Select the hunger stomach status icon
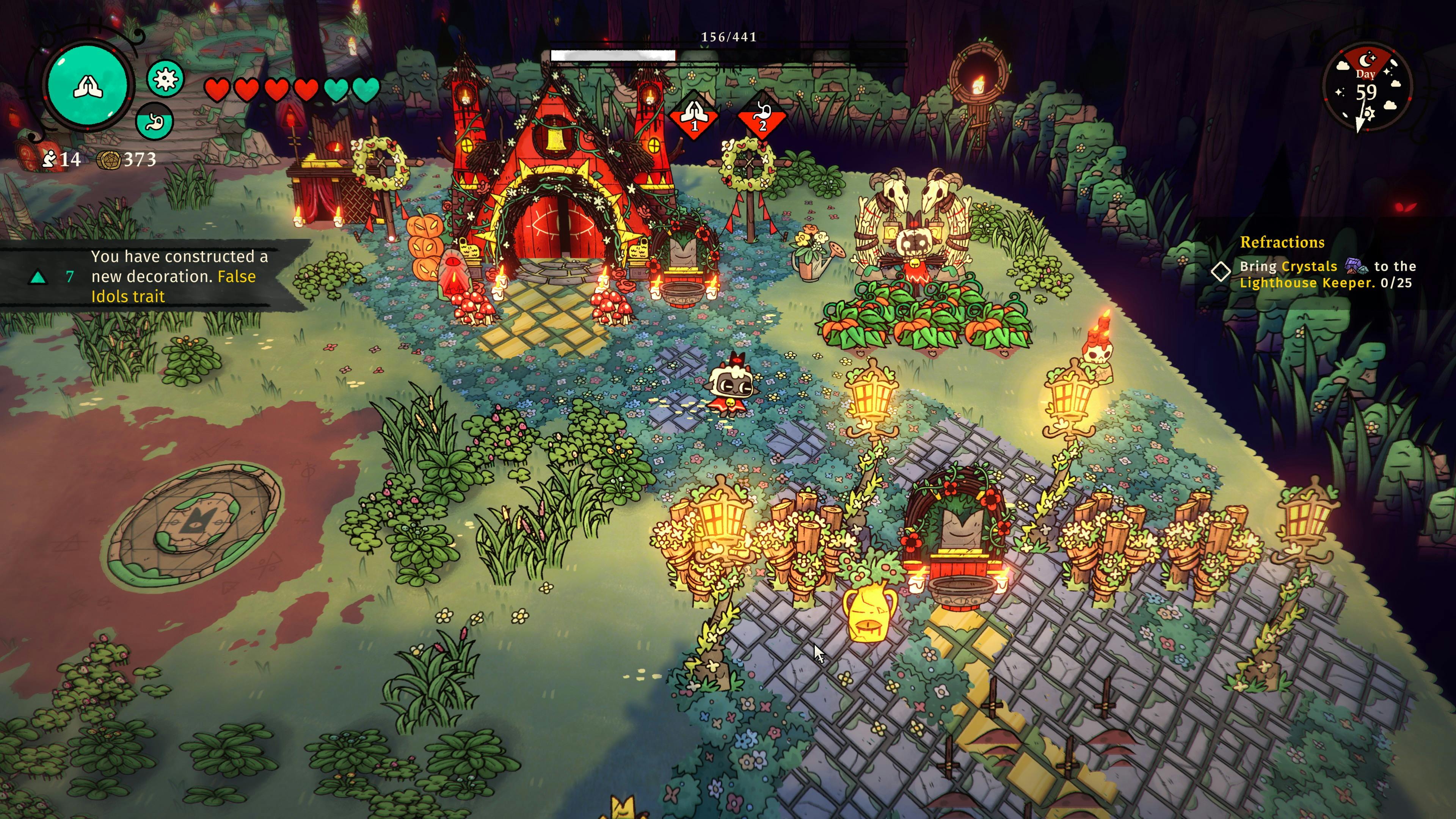 [x=154, y=121]
